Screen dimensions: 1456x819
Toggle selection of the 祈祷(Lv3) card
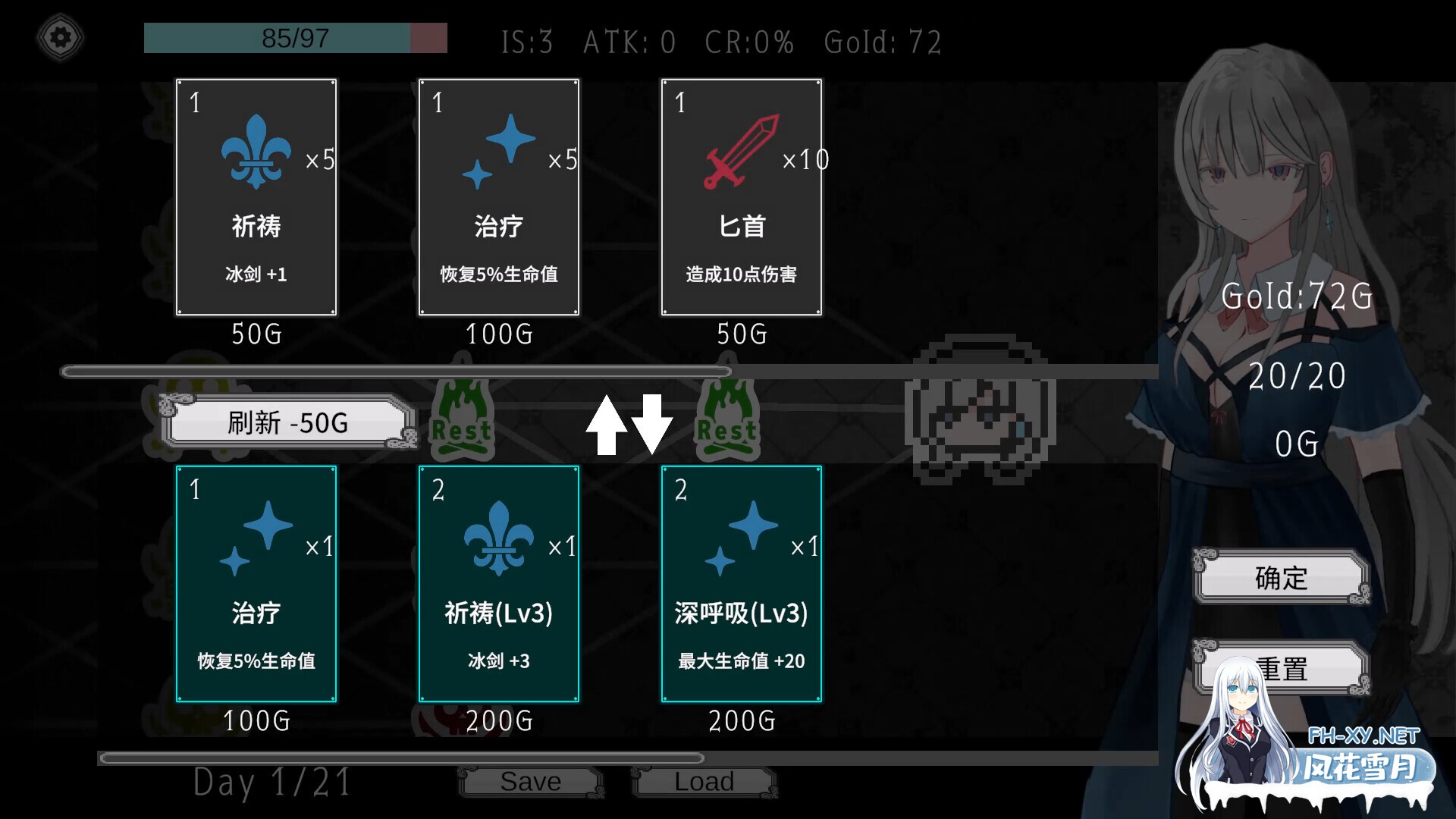click(499, 584)
